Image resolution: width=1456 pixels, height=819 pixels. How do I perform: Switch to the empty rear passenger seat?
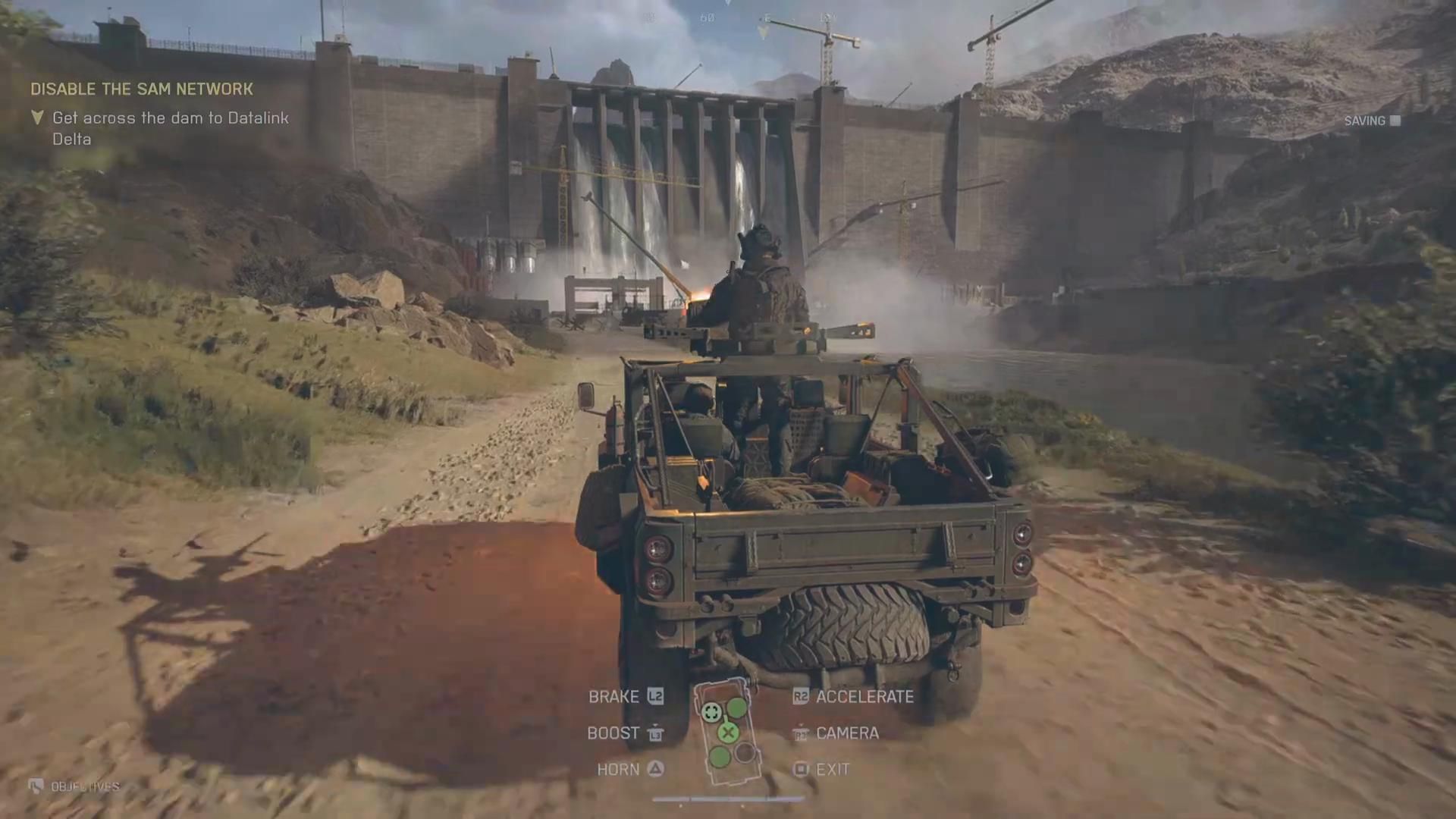point(744,755)
